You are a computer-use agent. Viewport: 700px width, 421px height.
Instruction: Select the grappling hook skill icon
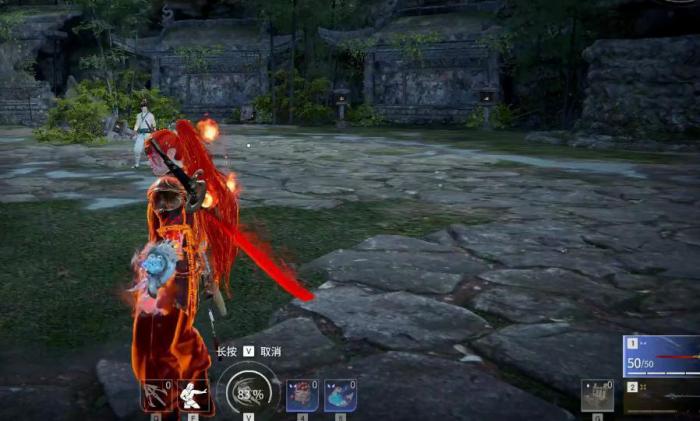156,397
